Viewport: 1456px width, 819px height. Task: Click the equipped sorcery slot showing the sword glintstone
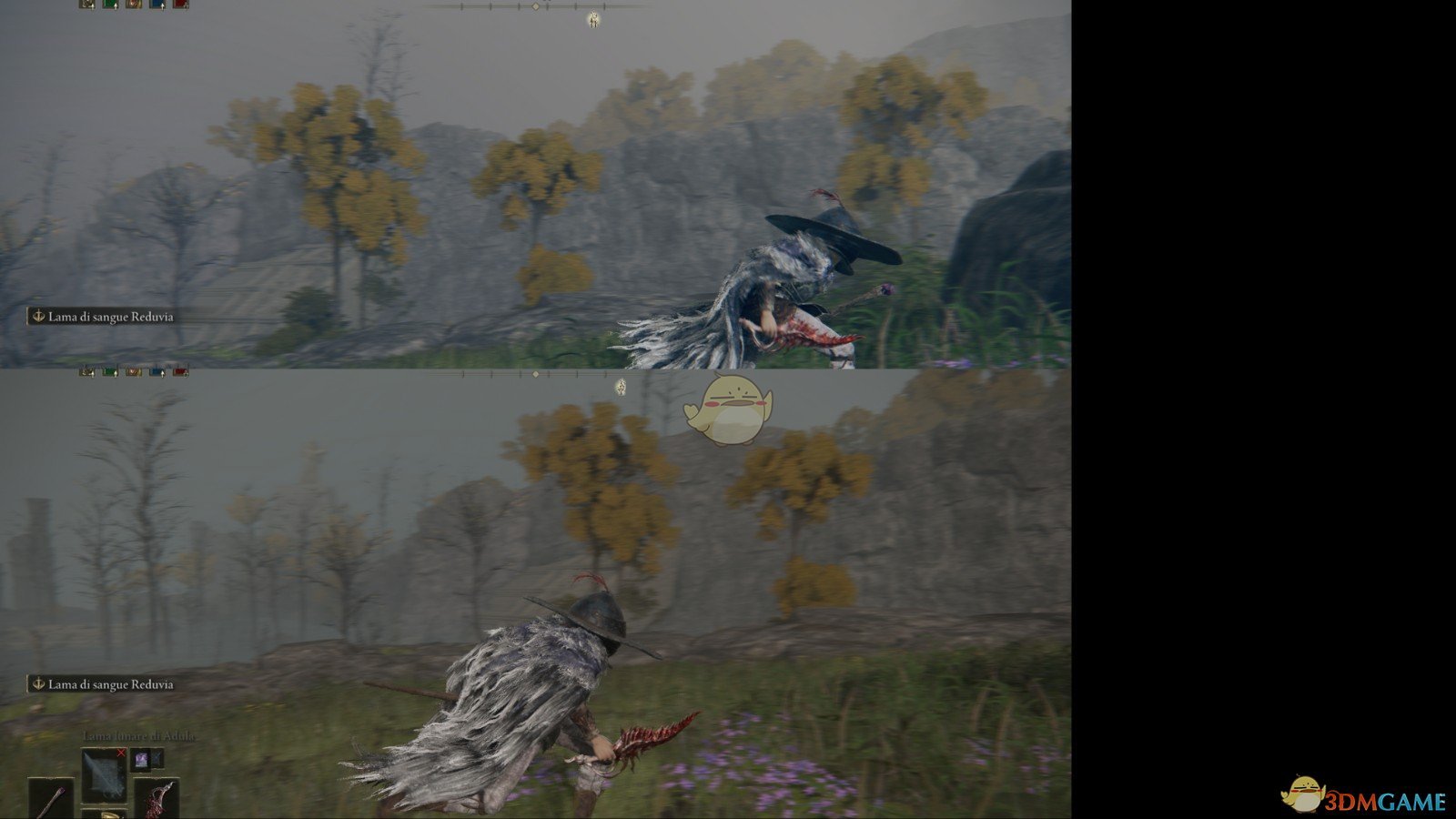(x=105, y=775)
